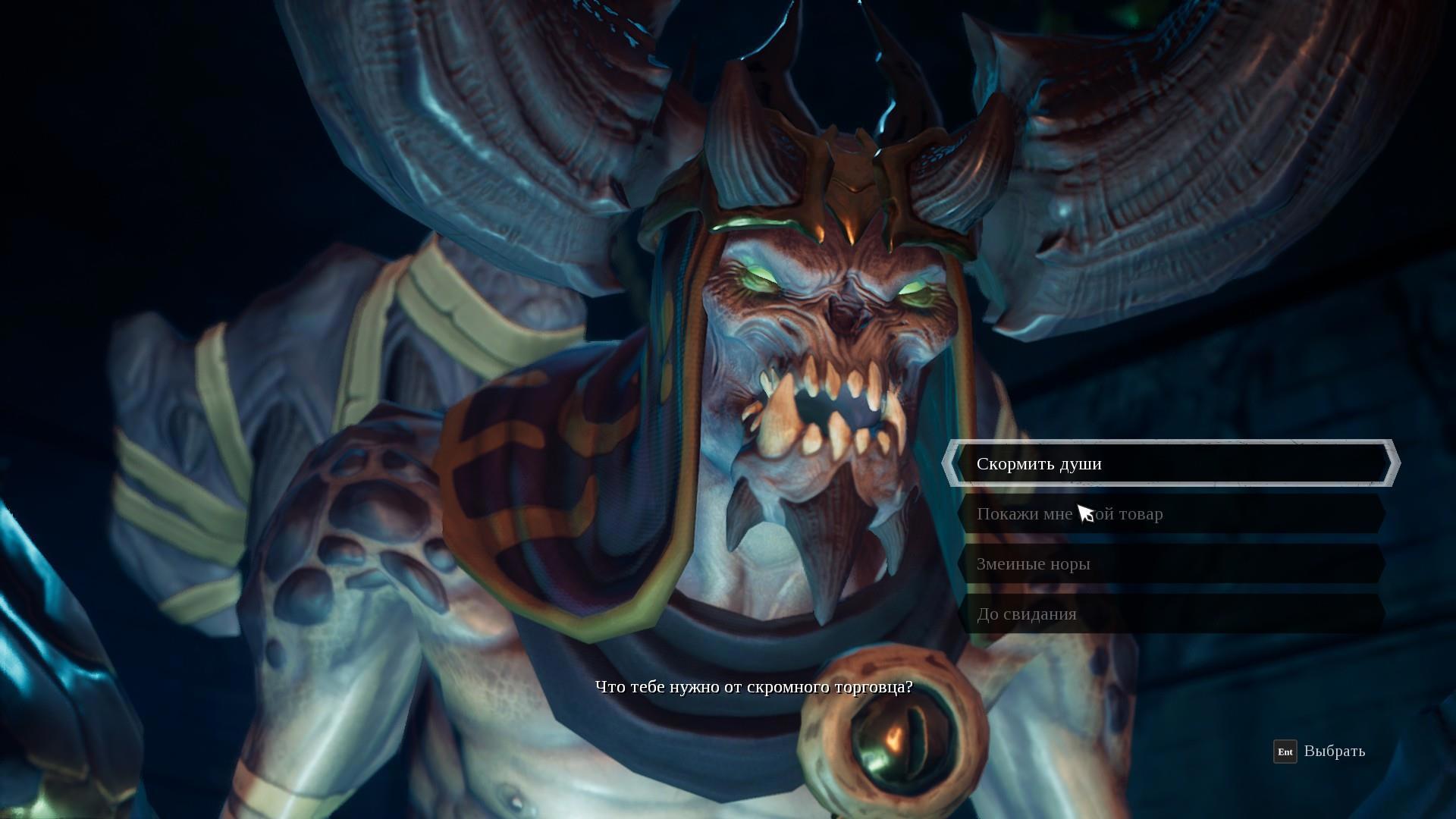Choose the "Скормить души" dialogue option
The width and height of the screenshot is (1456, 819).
point(1170,463)
